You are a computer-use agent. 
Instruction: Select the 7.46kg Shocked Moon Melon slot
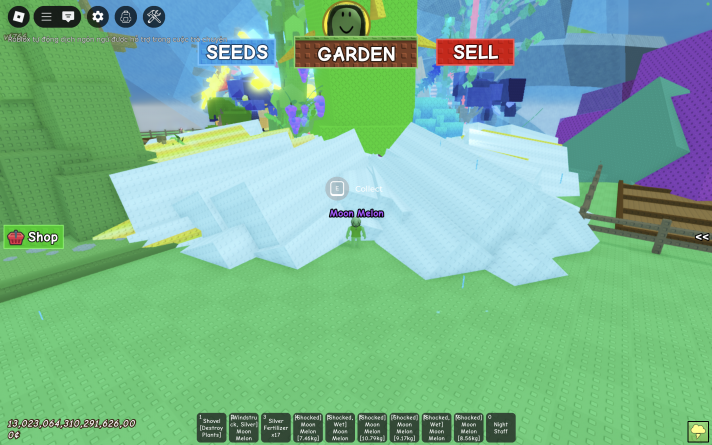(x=308, y=427)
